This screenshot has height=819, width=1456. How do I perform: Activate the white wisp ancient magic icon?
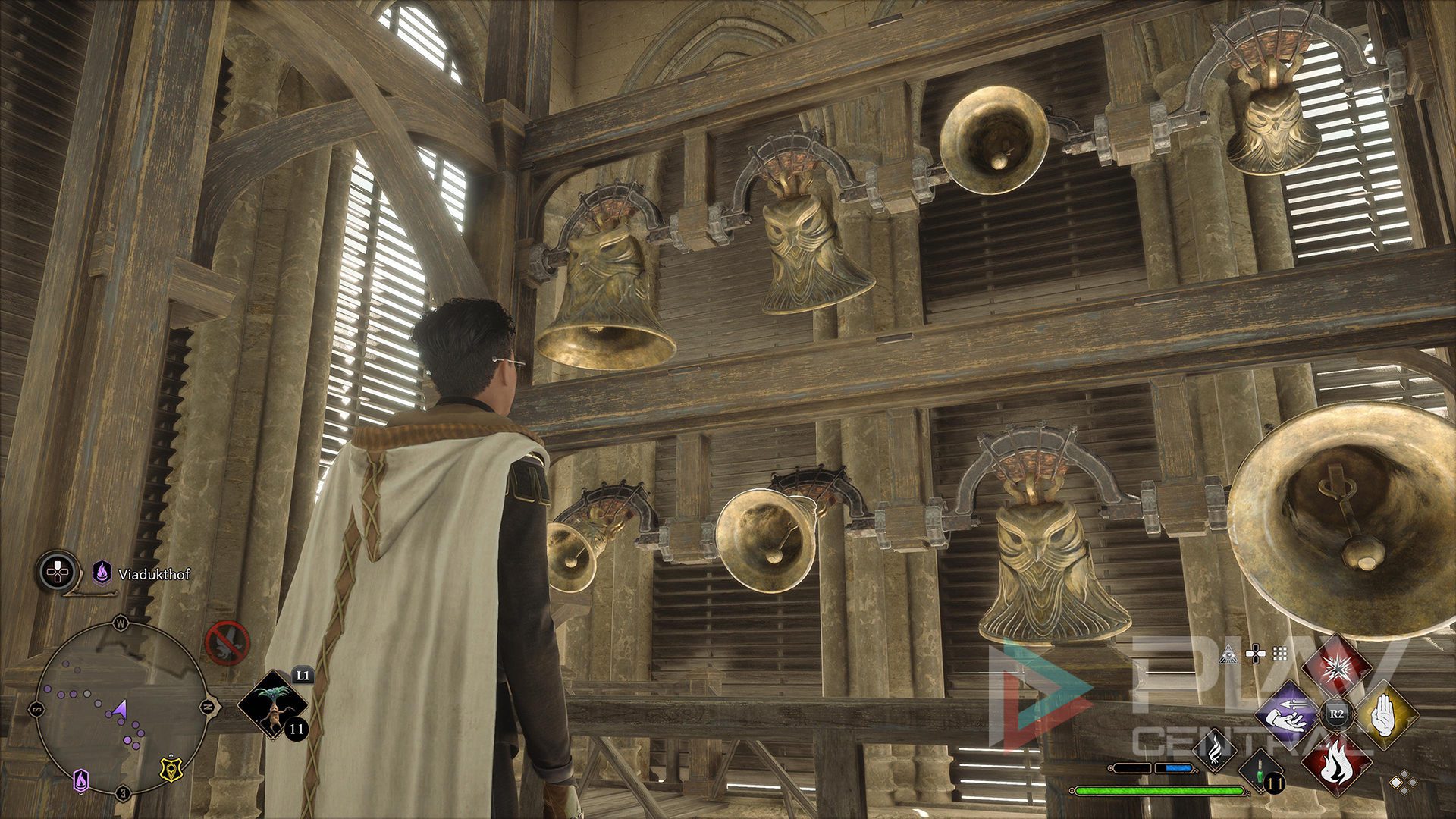1216,749
